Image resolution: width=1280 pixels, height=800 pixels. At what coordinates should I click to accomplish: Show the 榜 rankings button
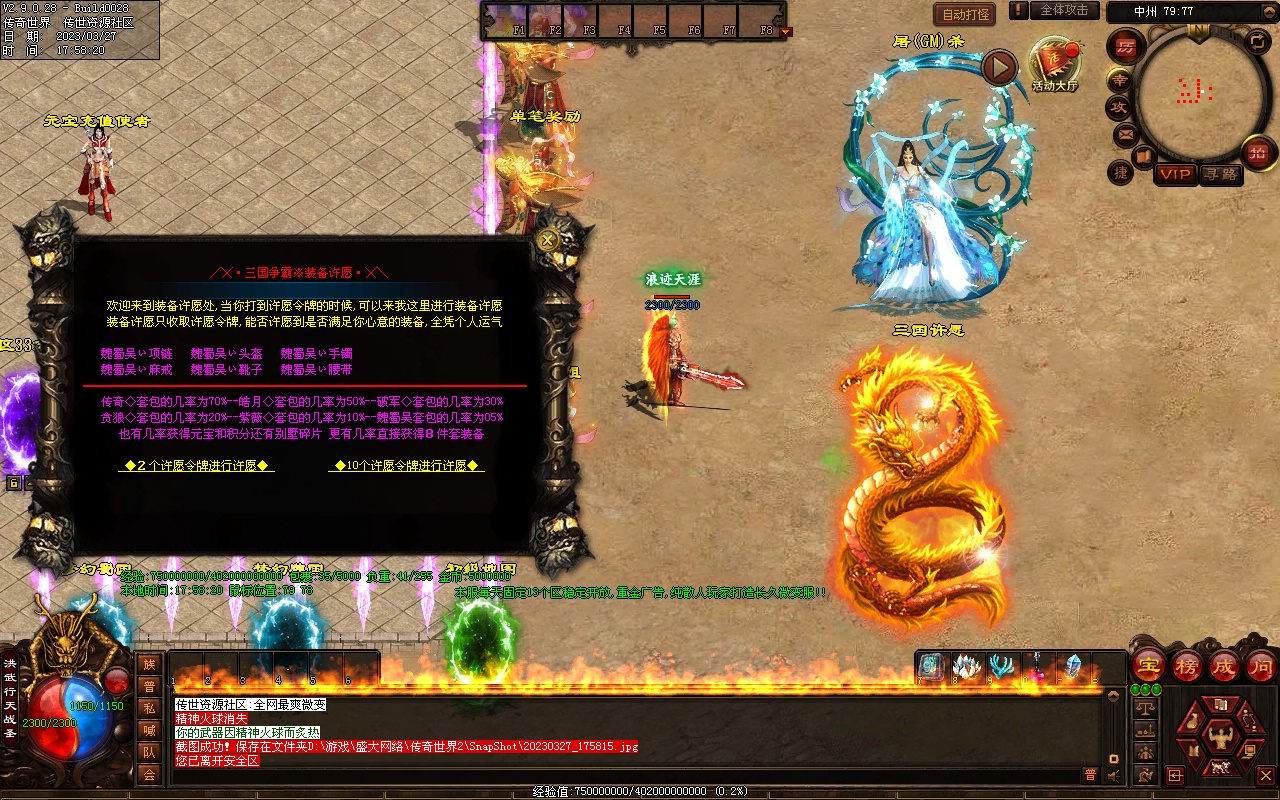point(1187,665)
